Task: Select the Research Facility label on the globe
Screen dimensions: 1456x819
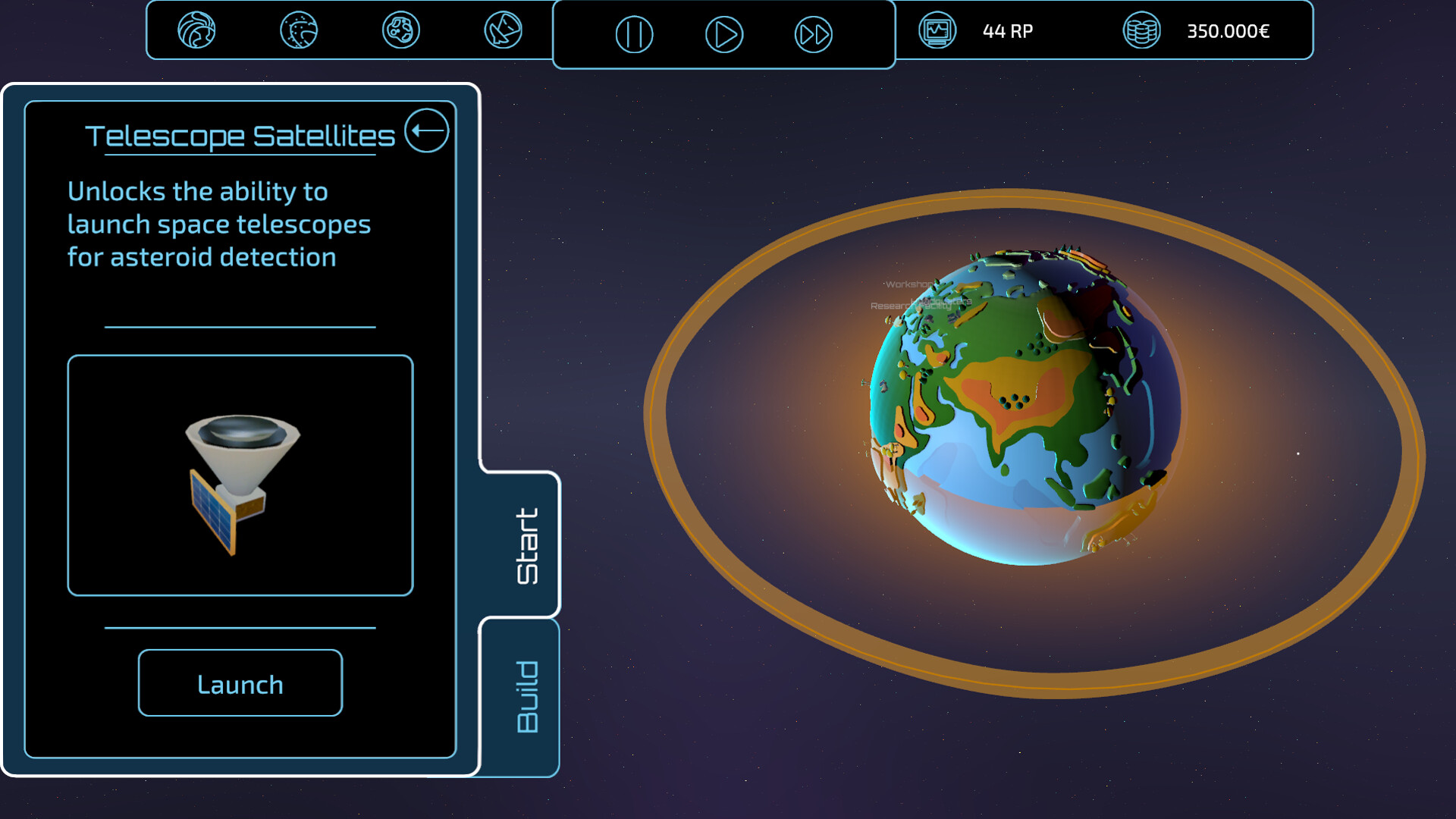Action: pyautogui.click(x=912, y=306)
